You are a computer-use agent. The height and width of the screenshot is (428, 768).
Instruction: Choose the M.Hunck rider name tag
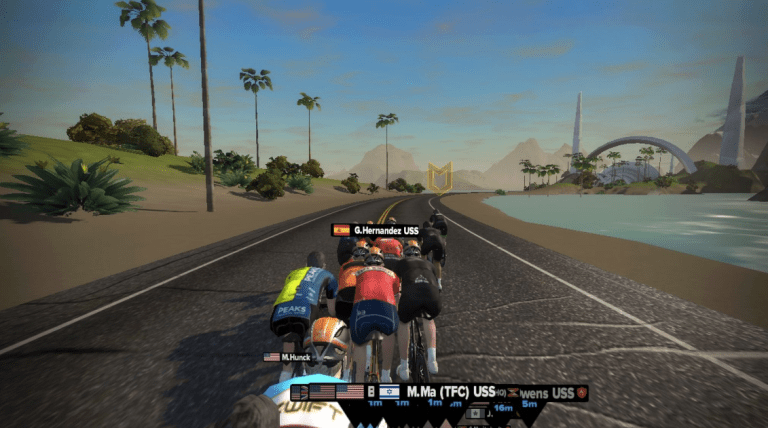pyautogui.click(x=287, y=357)
